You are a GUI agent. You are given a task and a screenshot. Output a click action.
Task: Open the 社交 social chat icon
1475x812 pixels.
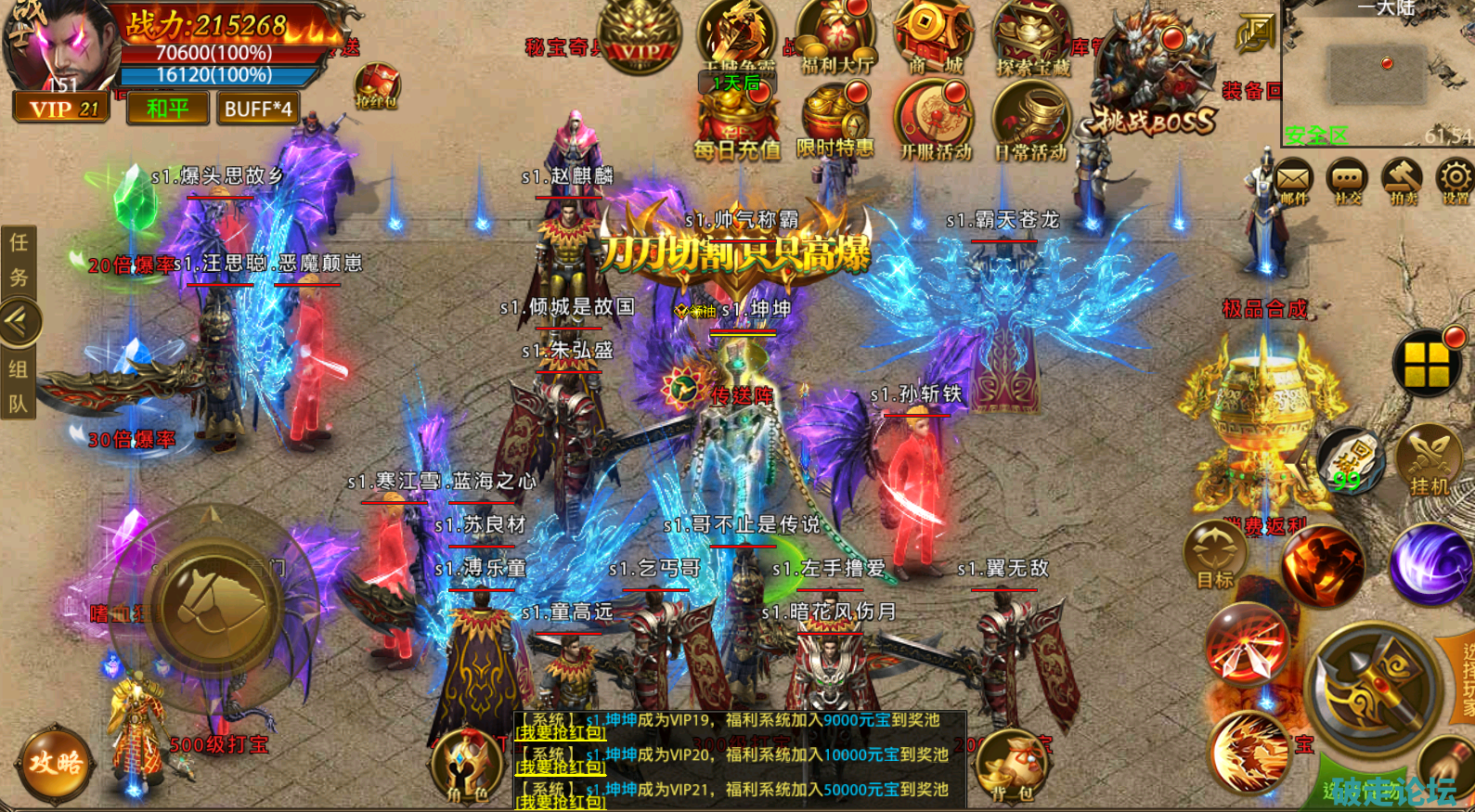1347,180
